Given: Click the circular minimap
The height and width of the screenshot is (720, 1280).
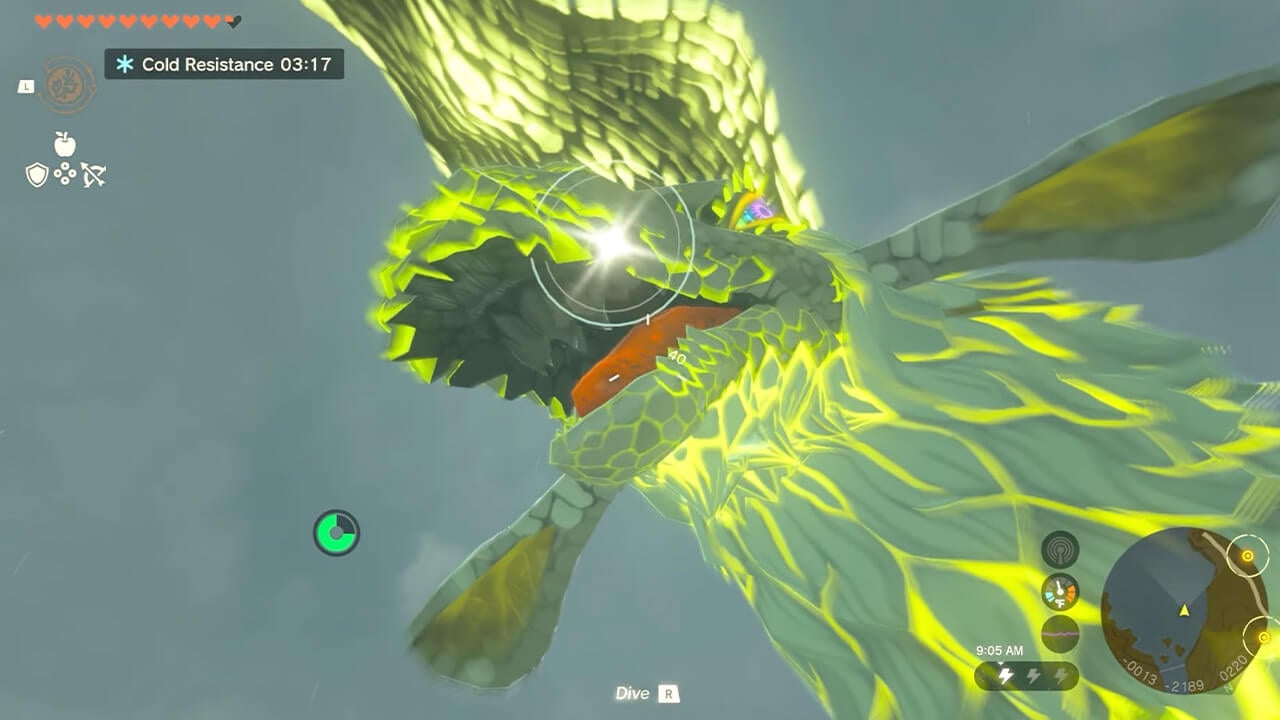Looking at the screenshot, I should (1184, 610).
